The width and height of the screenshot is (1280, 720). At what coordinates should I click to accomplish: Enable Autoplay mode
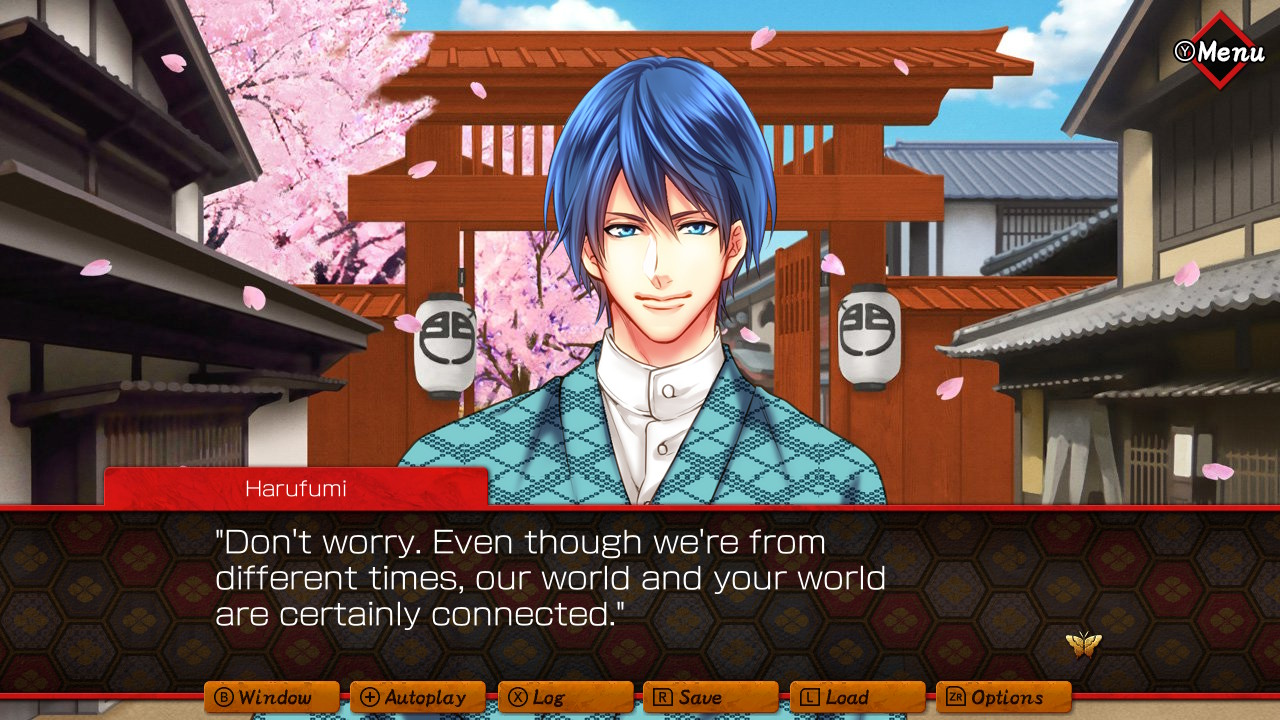(x=418, y=697)
